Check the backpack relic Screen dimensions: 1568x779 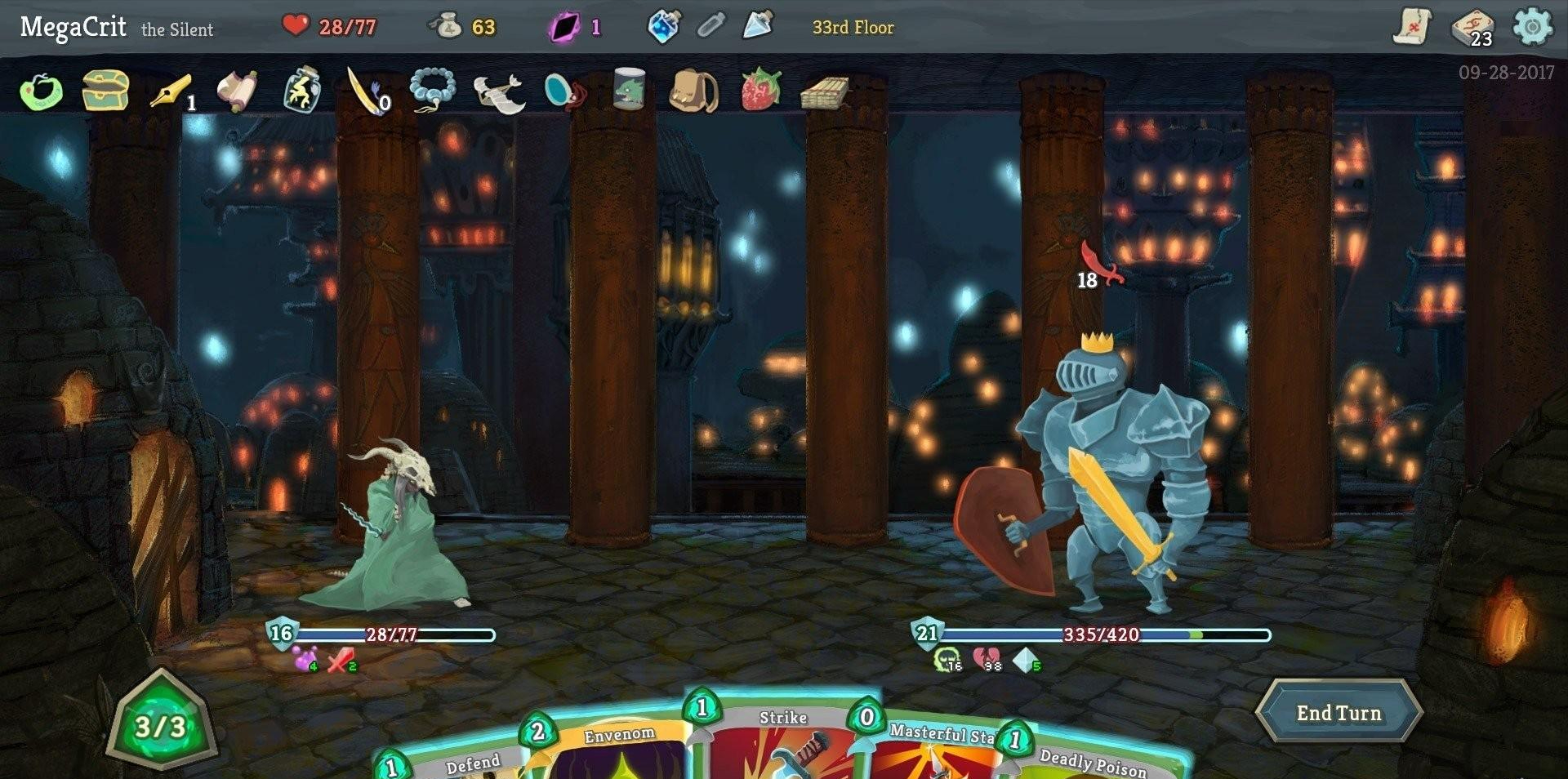click(x=693, y=90)
